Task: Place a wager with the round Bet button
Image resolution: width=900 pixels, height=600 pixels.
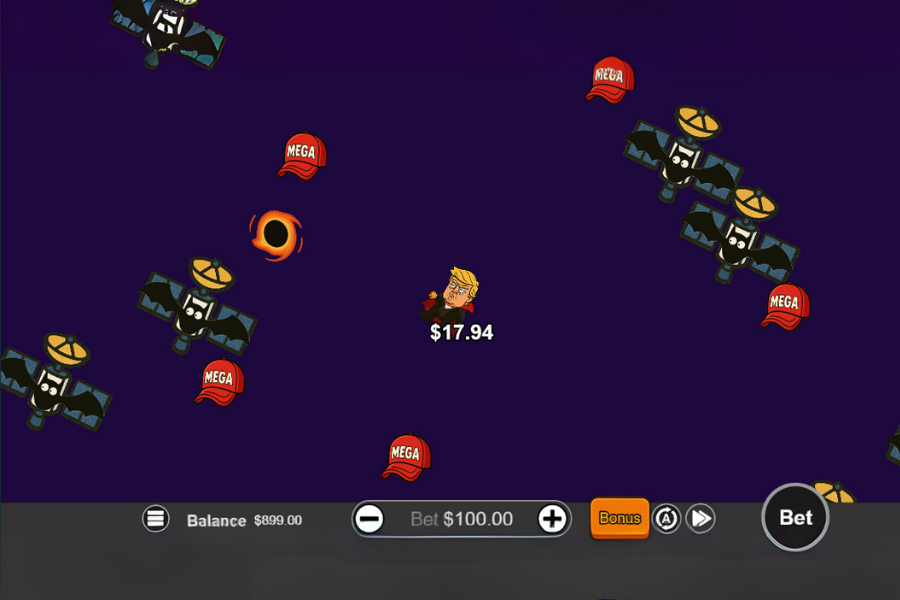Action: (795, 517)
